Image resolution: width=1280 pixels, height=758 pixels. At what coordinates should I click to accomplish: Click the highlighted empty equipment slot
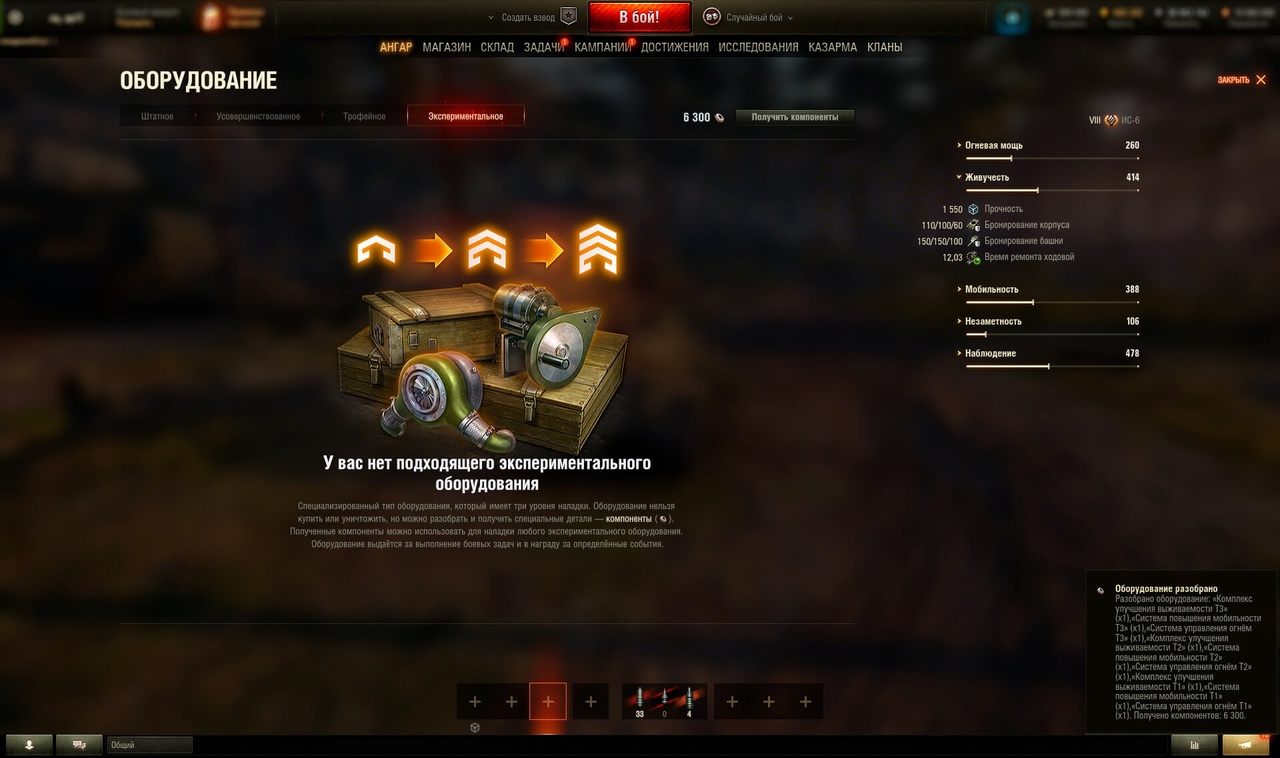pos(547,700)
